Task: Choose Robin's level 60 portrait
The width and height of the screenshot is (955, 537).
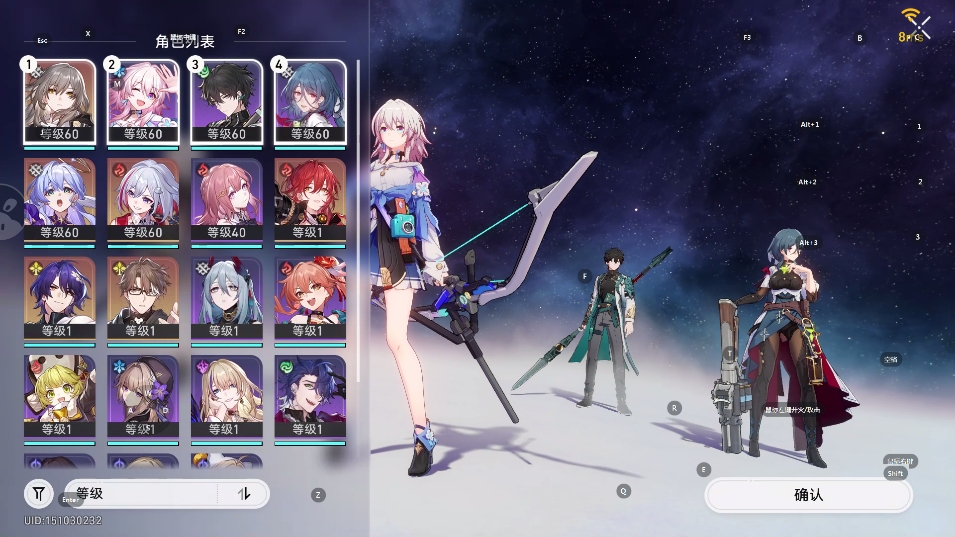Action: coord(59,200)
